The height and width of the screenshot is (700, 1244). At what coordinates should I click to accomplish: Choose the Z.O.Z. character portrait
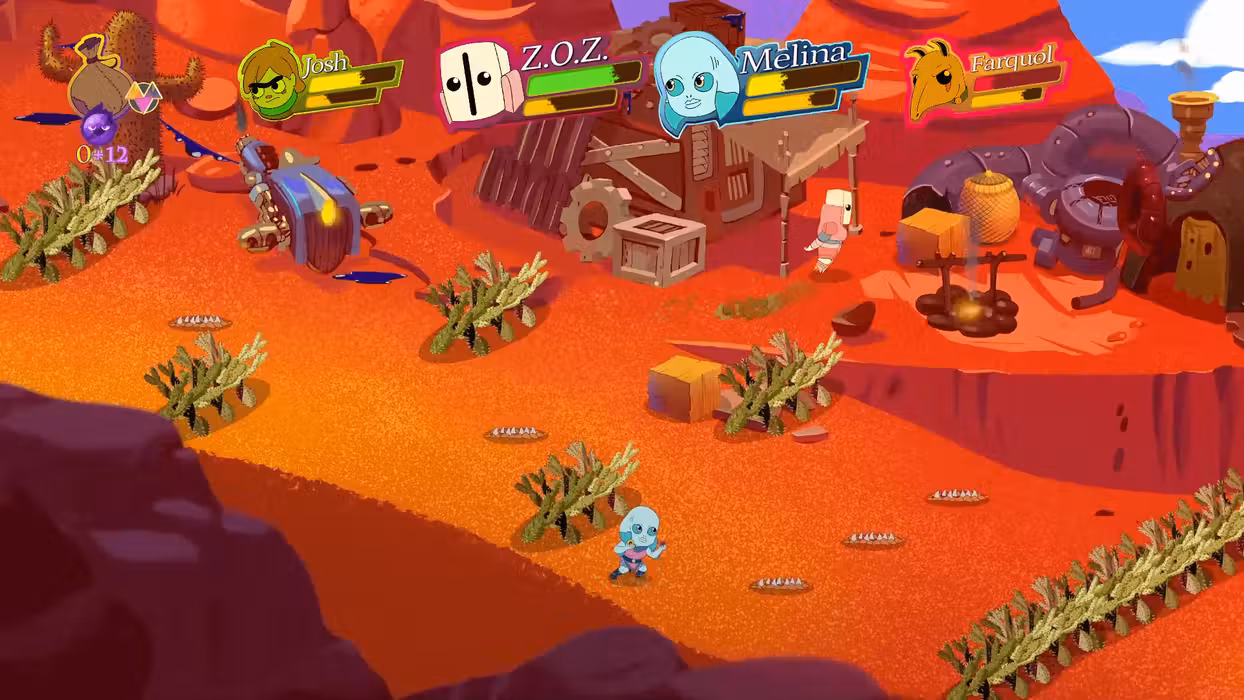click(x=474, y=84)
